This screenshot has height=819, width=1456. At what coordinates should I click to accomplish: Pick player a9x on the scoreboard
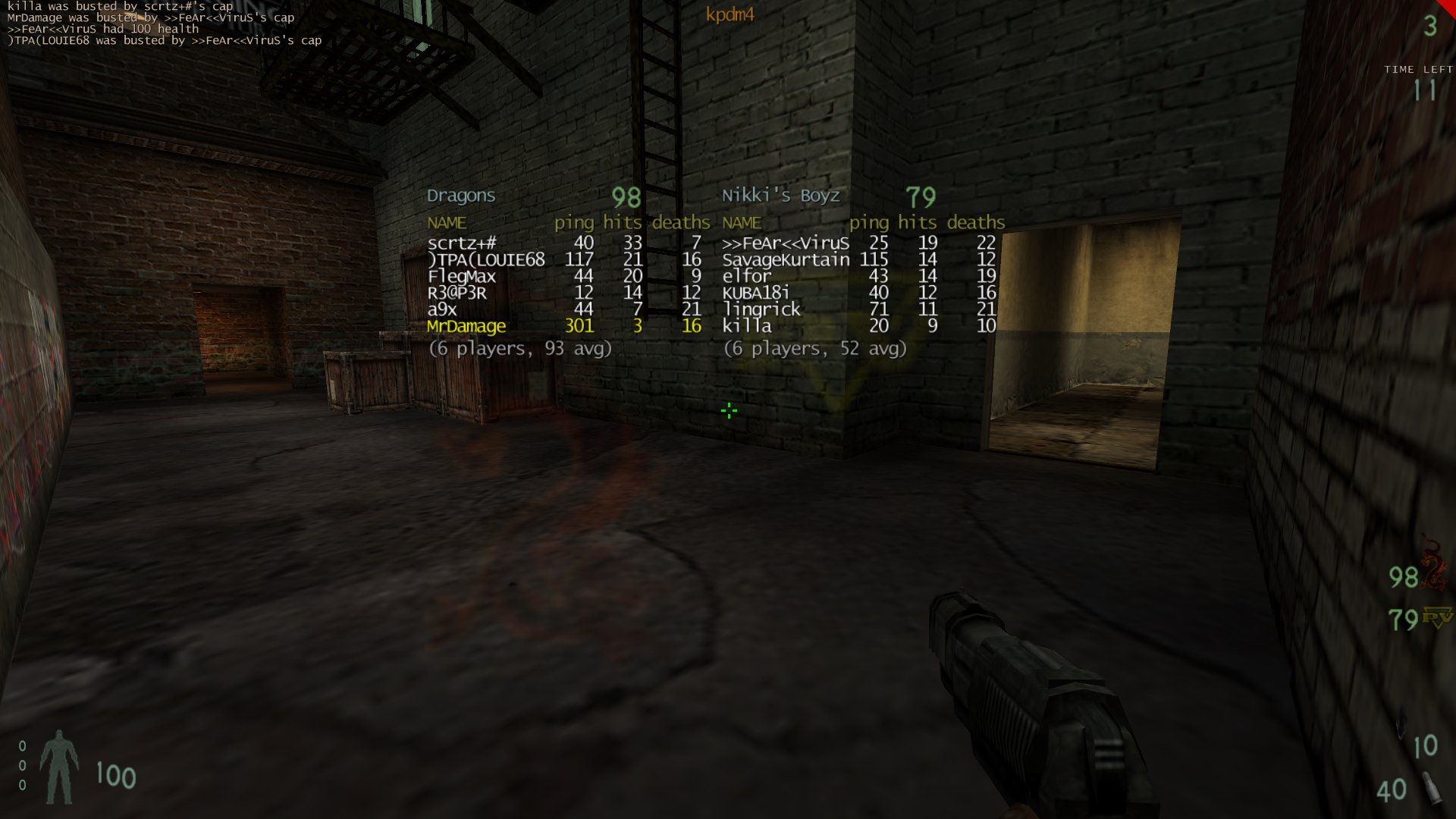coord(442,309)
